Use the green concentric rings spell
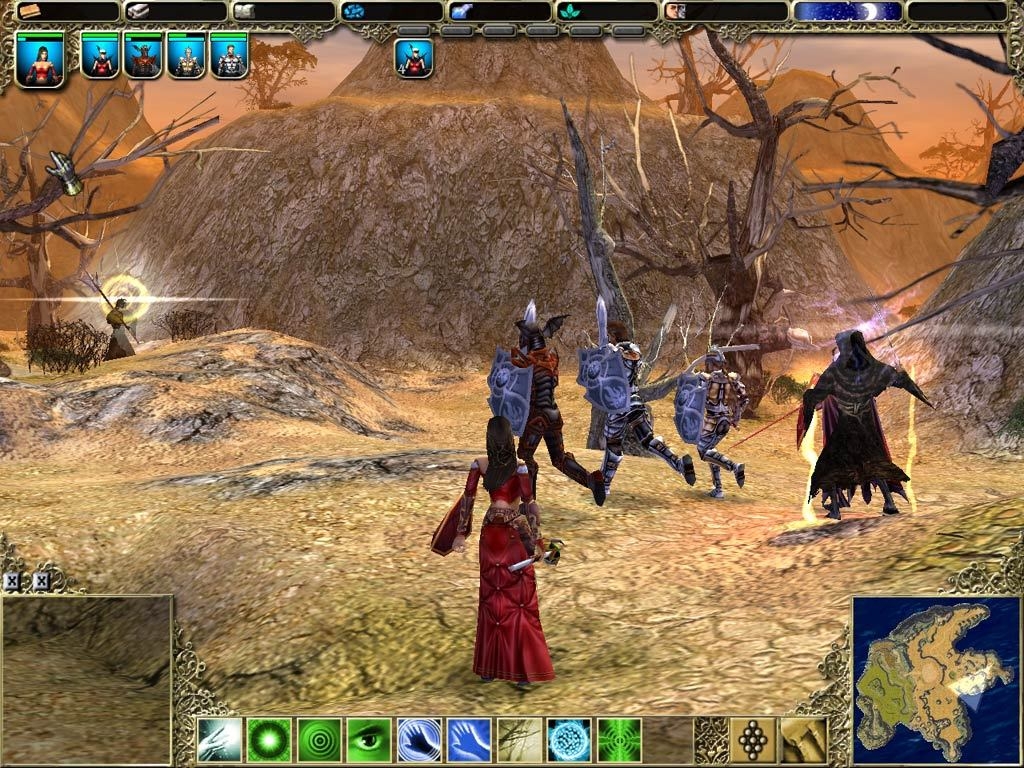 pyautogui.click(x=319, y=740)
